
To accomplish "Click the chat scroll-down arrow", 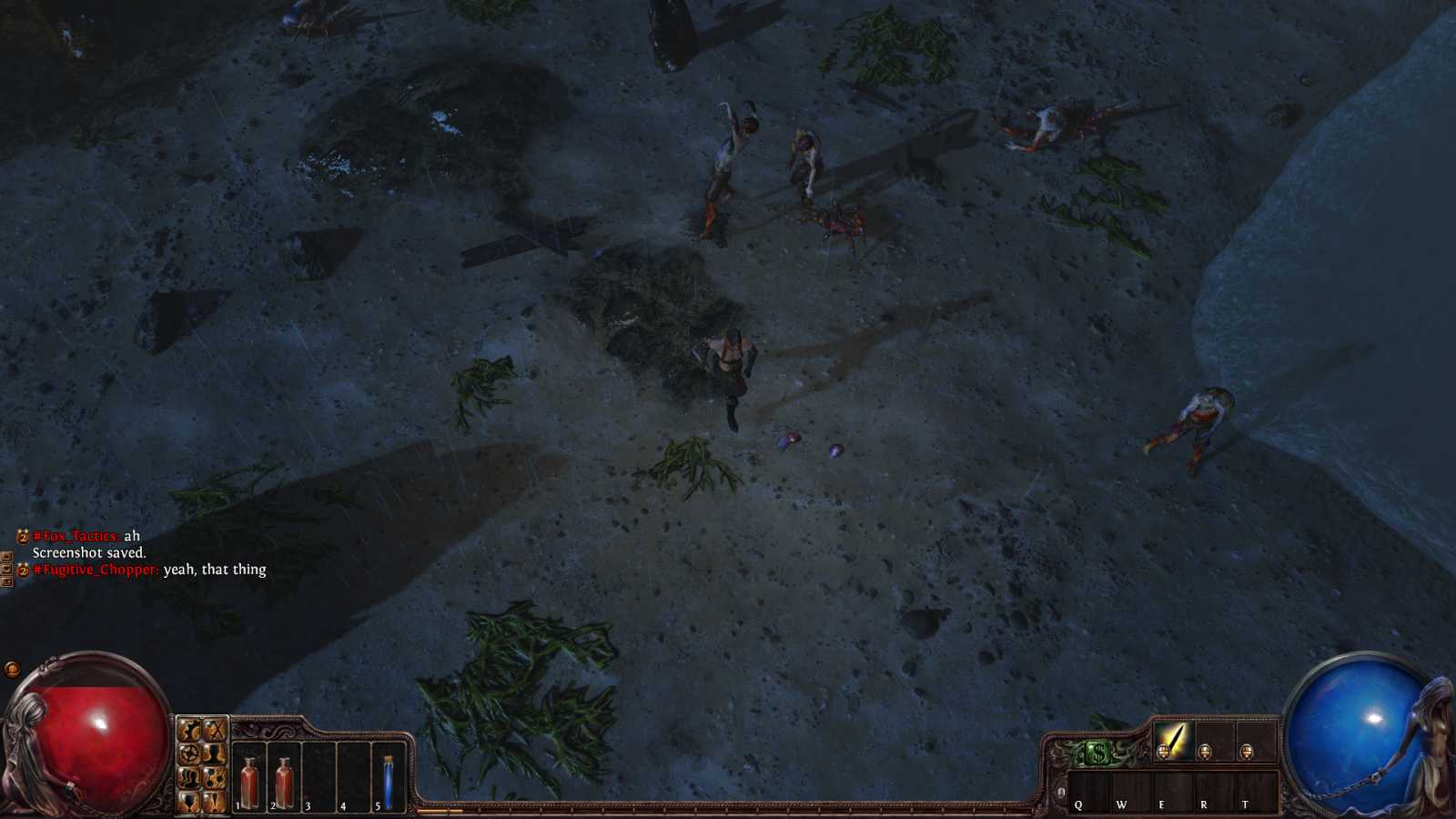I will coord(6,570).
